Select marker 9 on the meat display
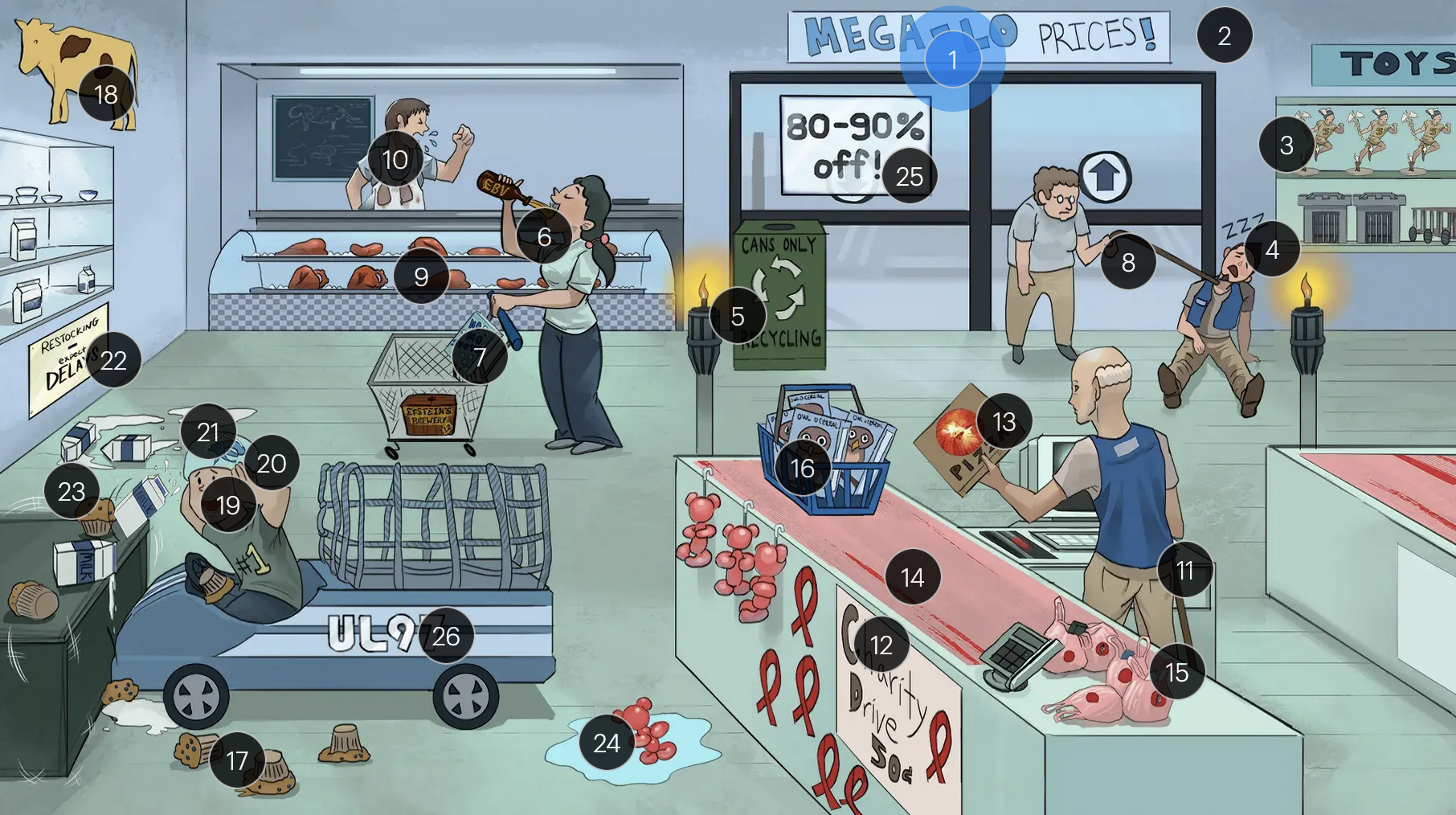The image size is (1456, 815). 420,276
